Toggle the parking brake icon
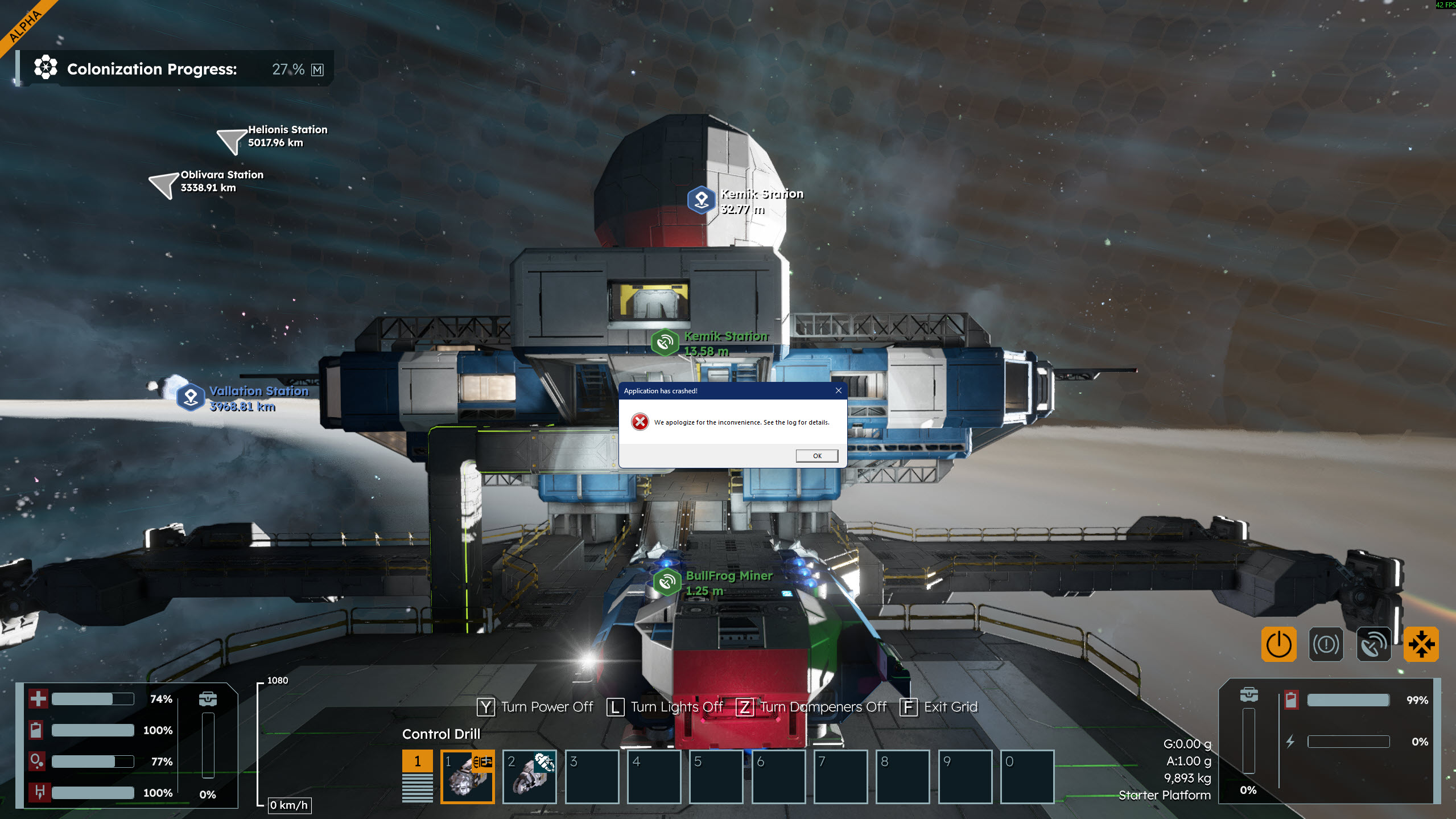 (x=1326, y=644)
